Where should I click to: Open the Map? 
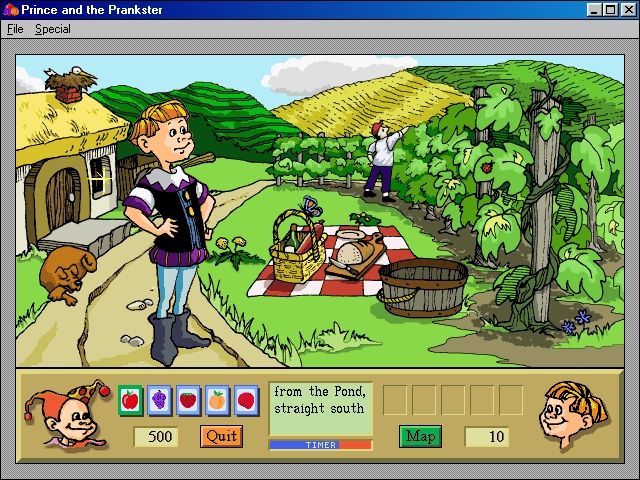point(420,436)
